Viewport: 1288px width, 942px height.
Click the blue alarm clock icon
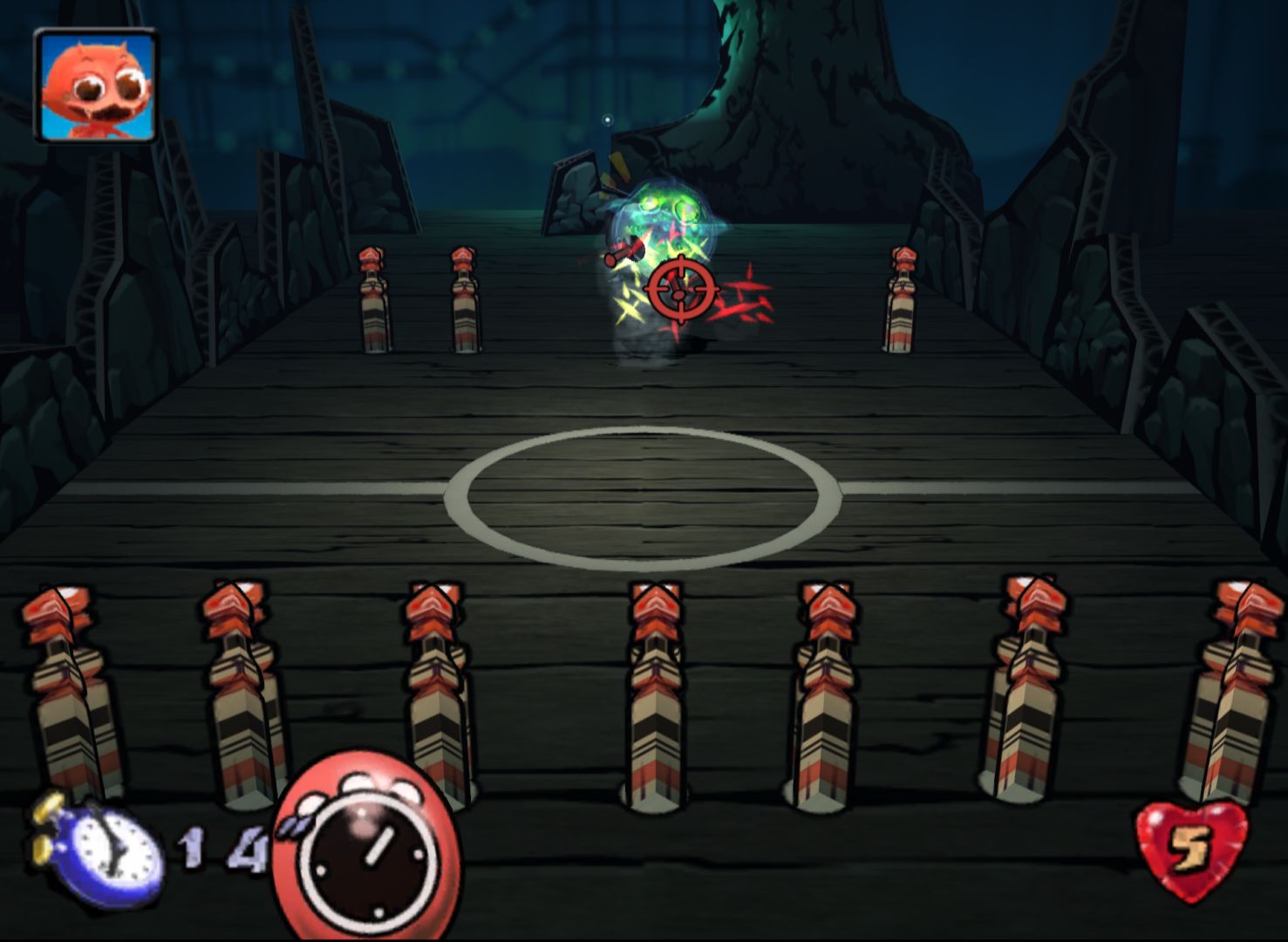pos(100,849)
